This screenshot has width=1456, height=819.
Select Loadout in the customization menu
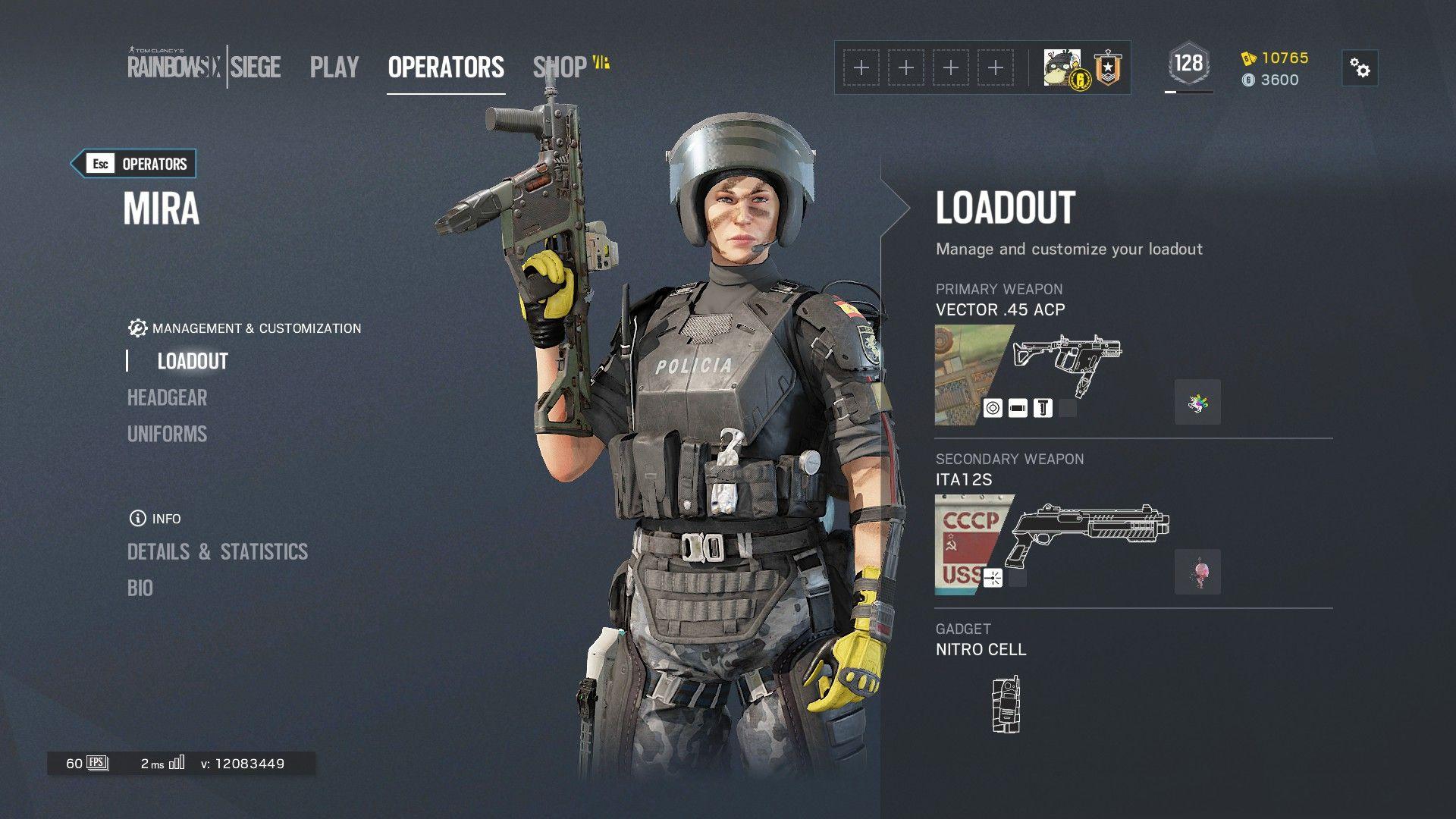pyautogui.click(x=193, y=361)
